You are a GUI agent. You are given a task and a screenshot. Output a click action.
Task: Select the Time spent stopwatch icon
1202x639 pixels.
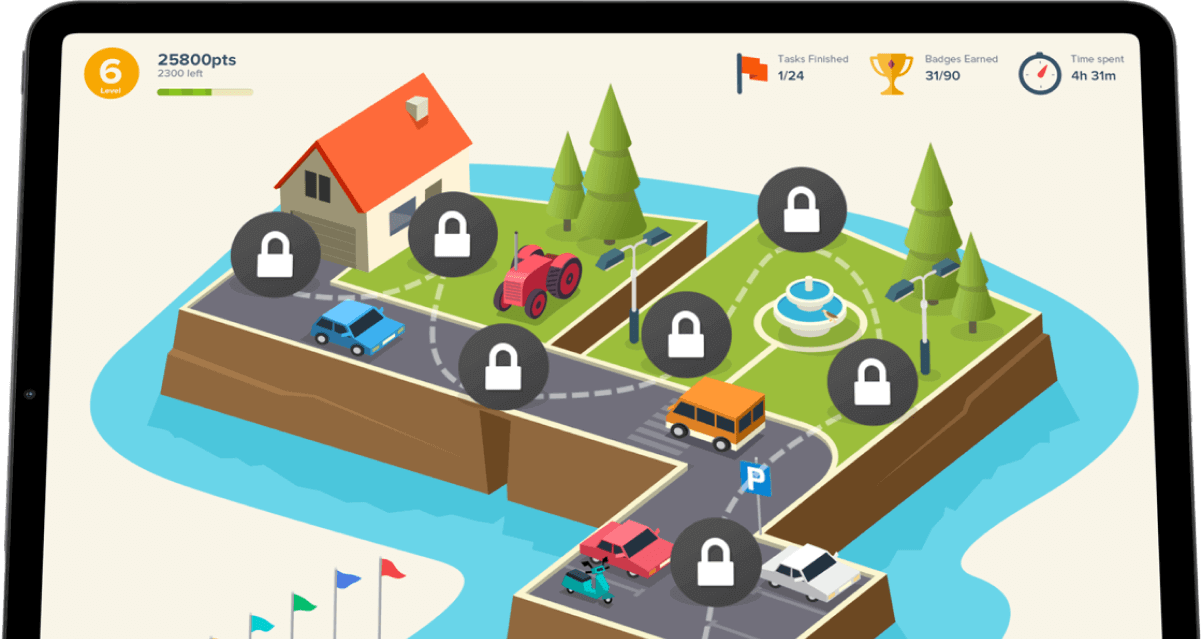click(1039, 73)
